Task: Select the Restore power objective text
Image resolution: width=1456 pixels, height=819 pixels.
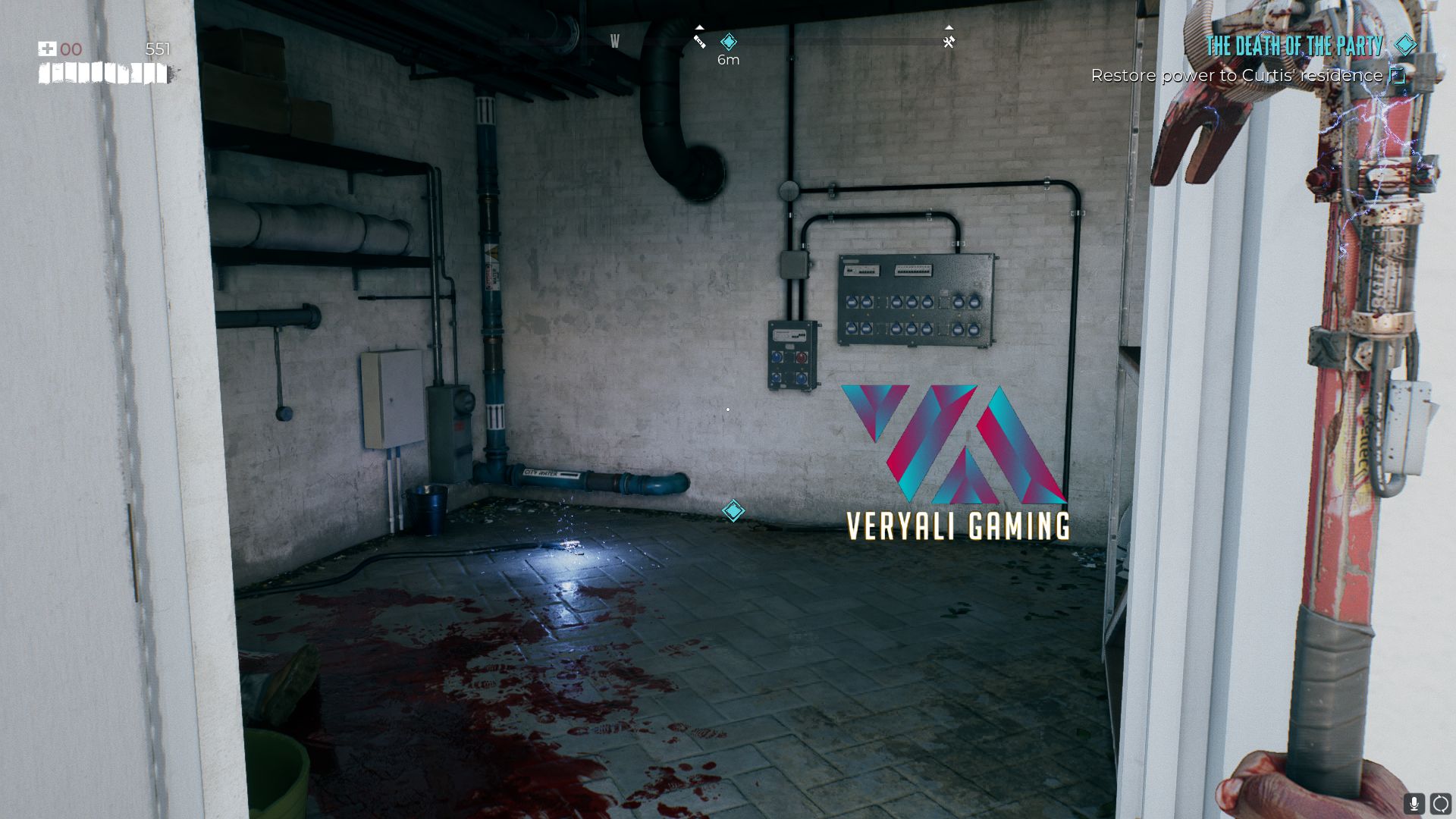Action: (1236, 76)
